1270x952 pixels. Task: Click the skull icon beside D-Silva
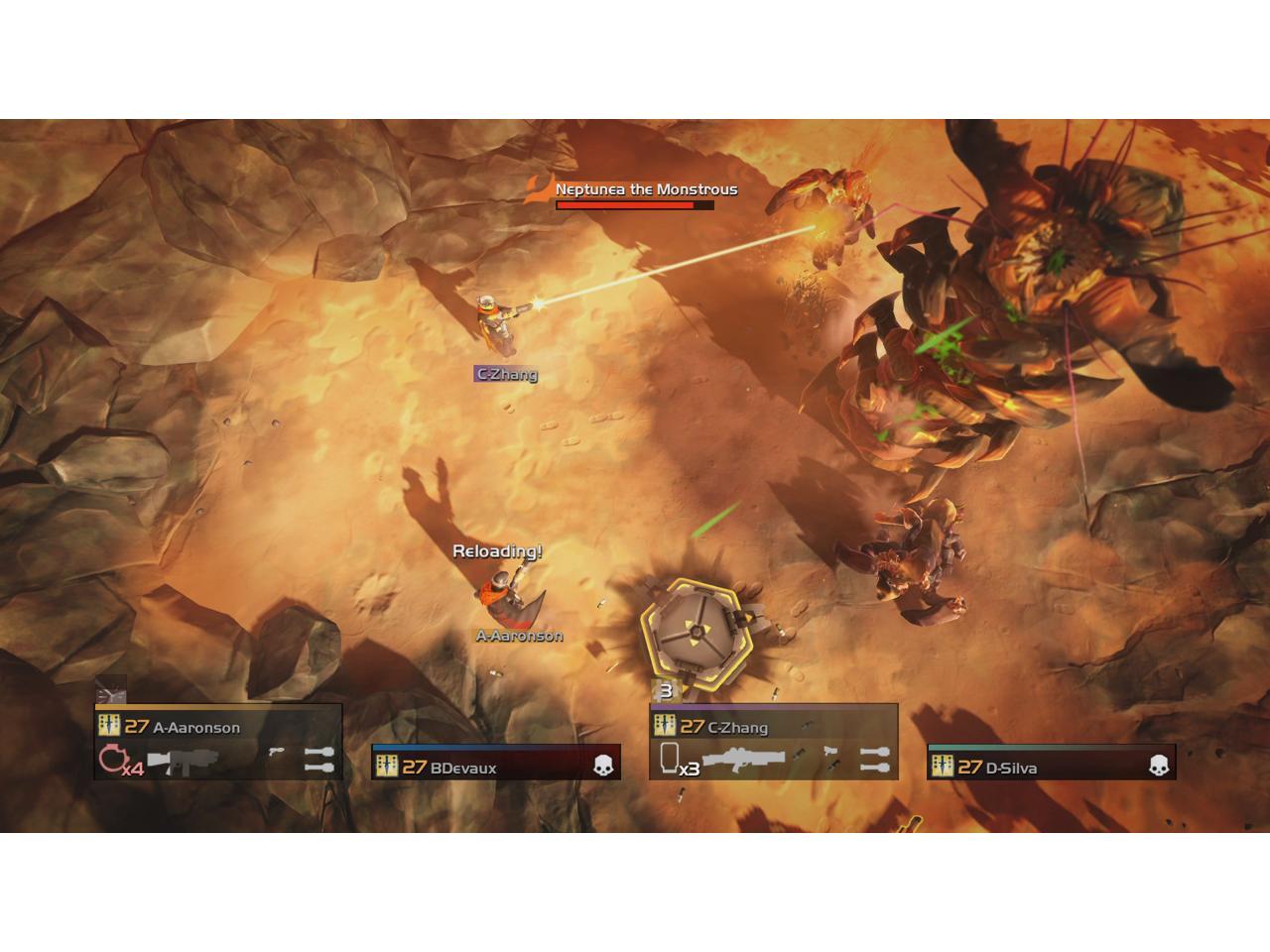1159,766
